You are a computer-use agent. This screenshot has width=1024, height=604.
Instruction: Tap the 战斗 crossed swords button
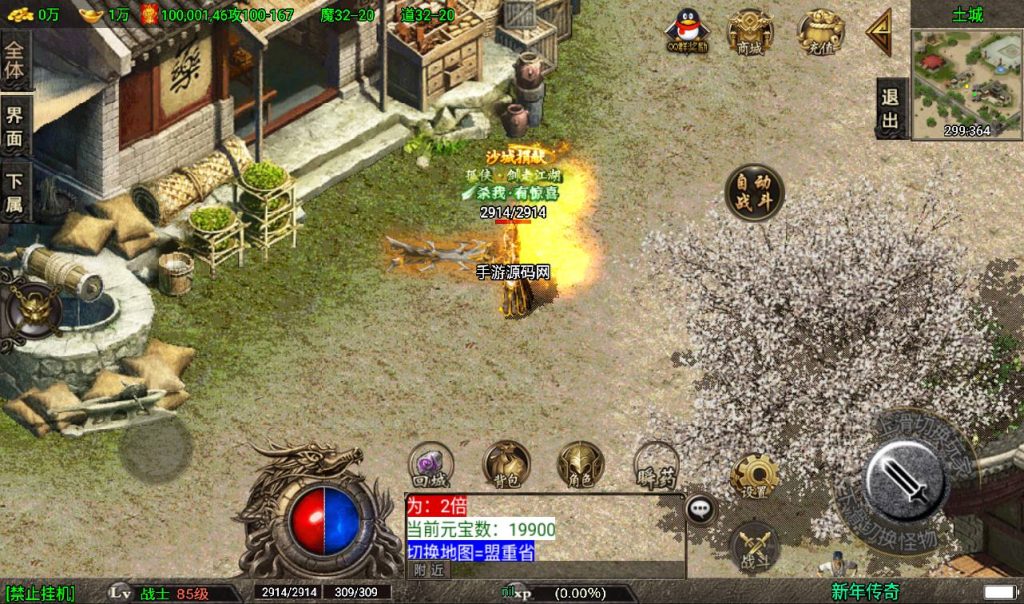[x=756, y=546]
